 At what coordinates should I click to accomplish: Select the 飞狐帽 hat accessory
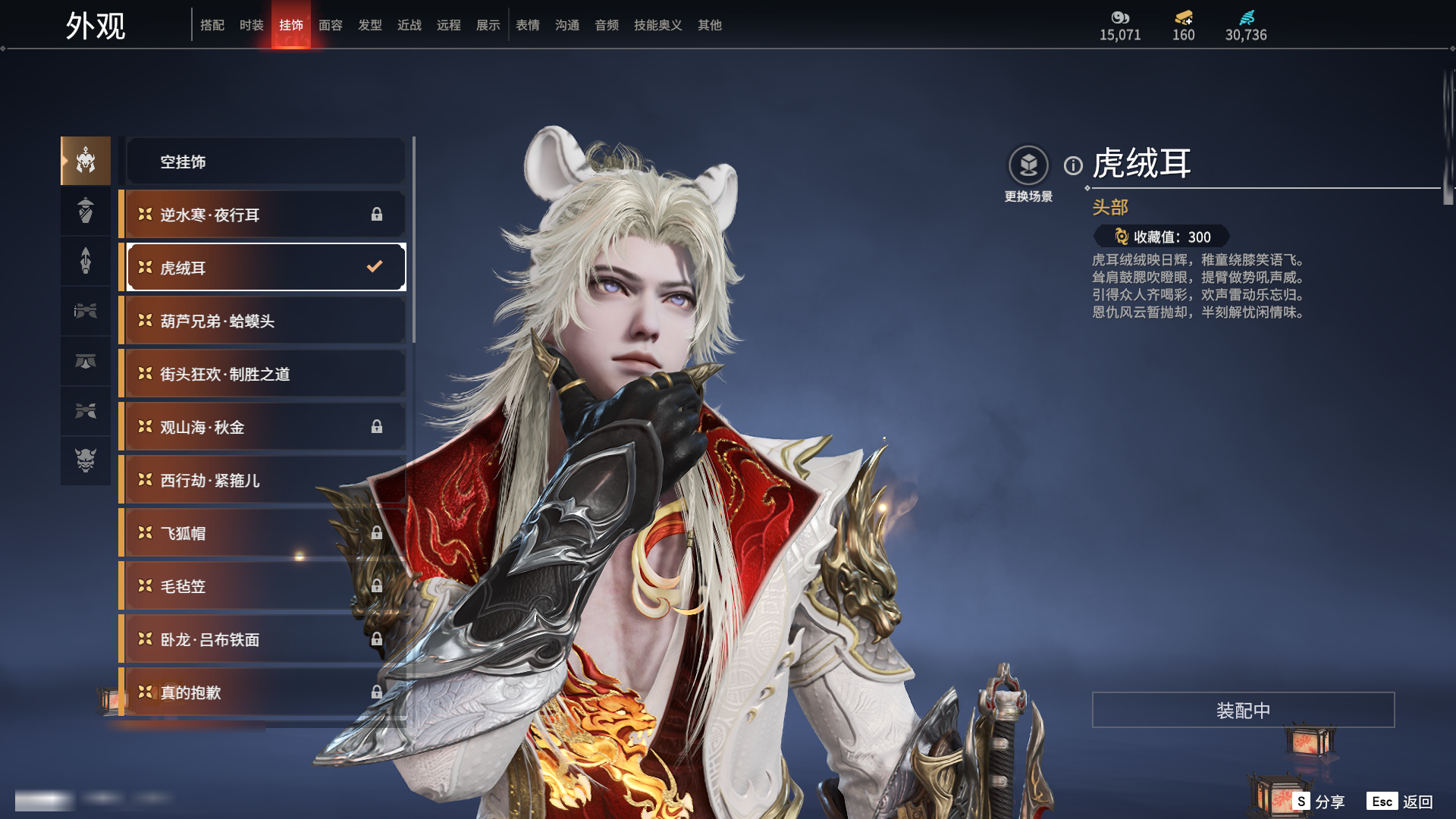click(265, 533)
